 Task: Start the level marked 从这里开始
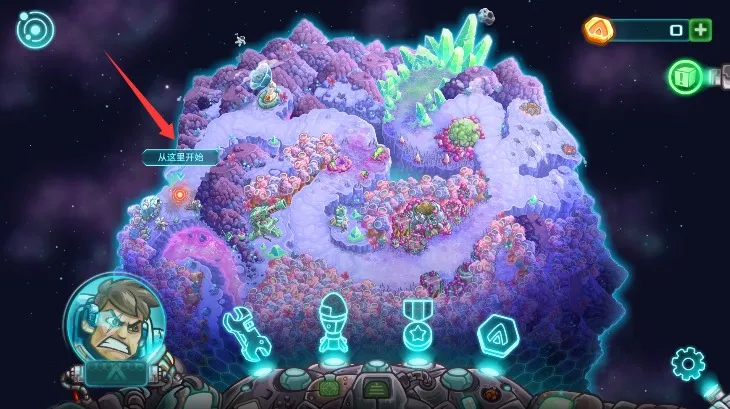pyautogui.click(x=178, y=194)
